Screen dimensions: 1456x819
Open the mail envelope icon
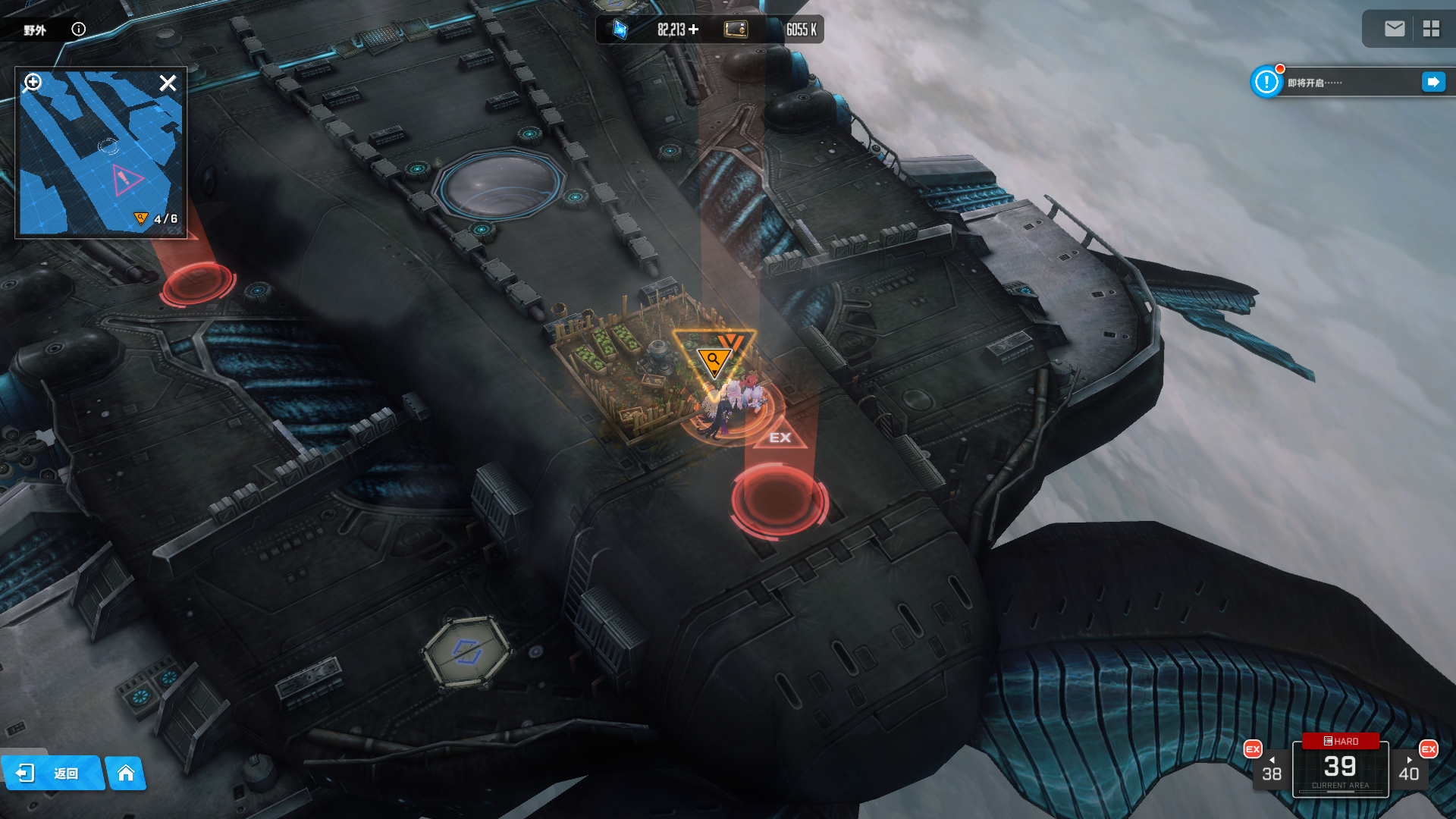coord(1394,29)
